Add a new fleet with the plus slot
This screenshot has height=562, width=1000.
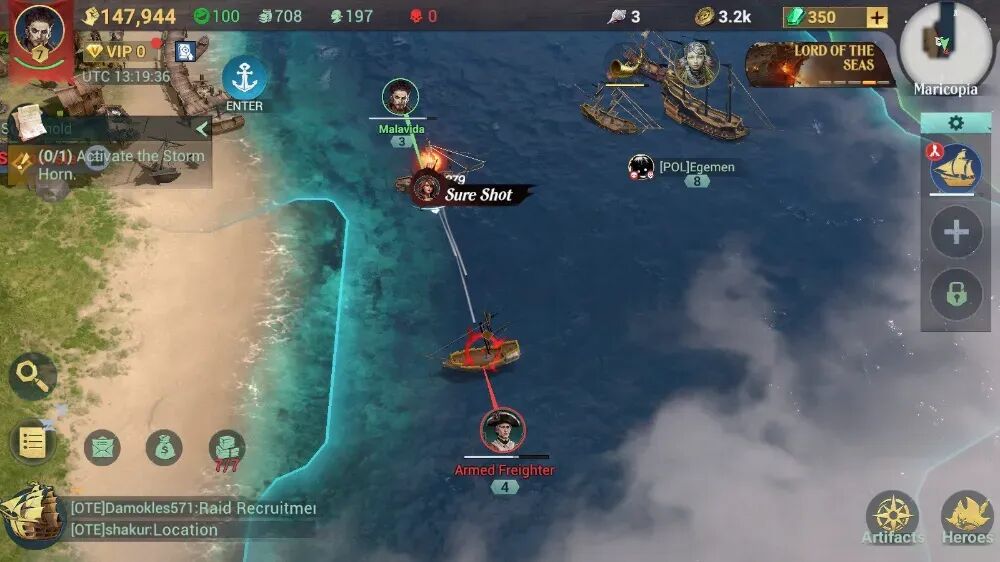coord(956,232)
